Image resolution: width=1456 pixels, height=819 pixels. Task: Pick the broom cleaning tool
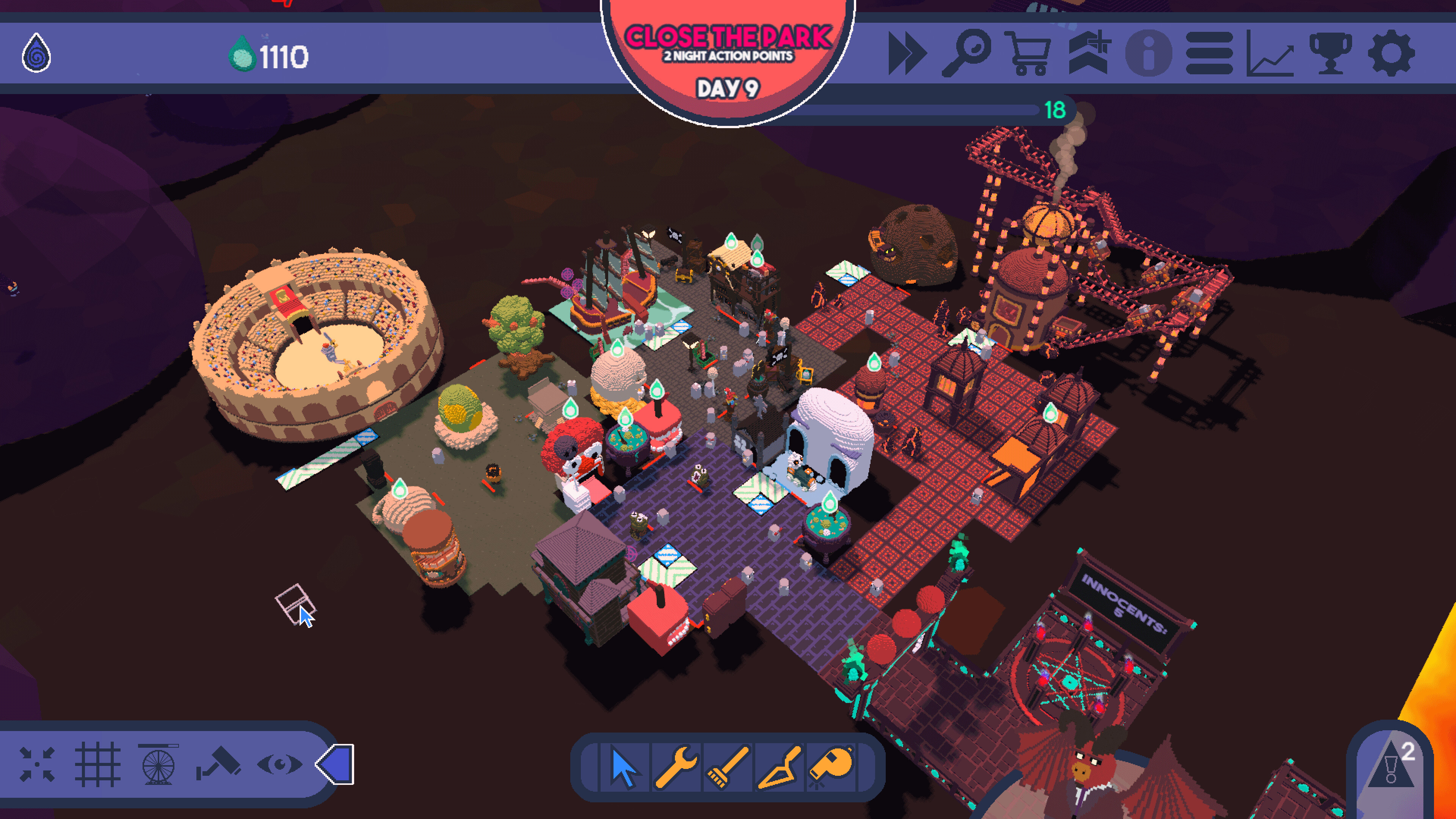pos(728,766)
